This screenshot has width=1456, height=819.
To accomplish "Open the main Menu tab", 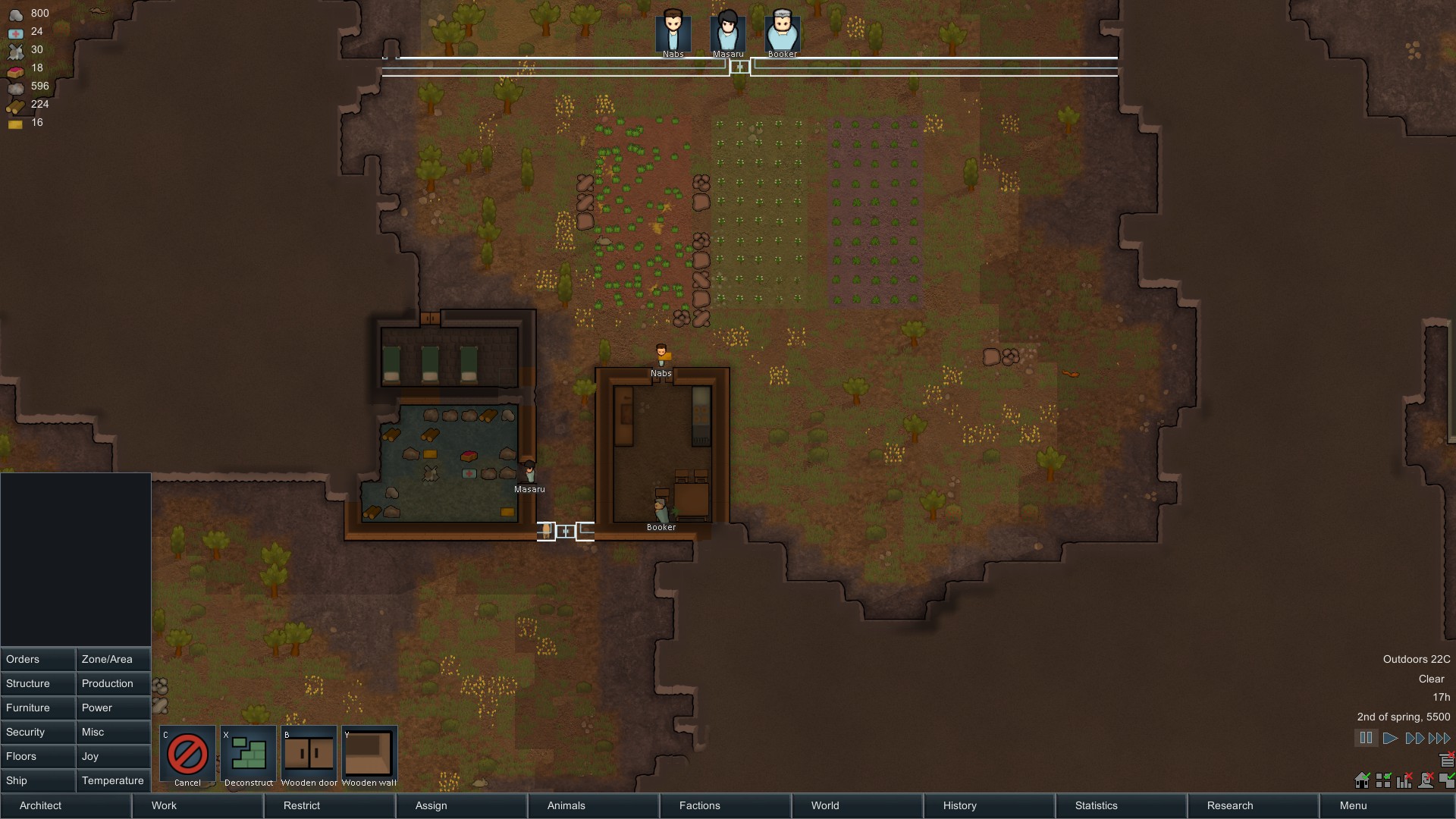I will [1385, 805].
